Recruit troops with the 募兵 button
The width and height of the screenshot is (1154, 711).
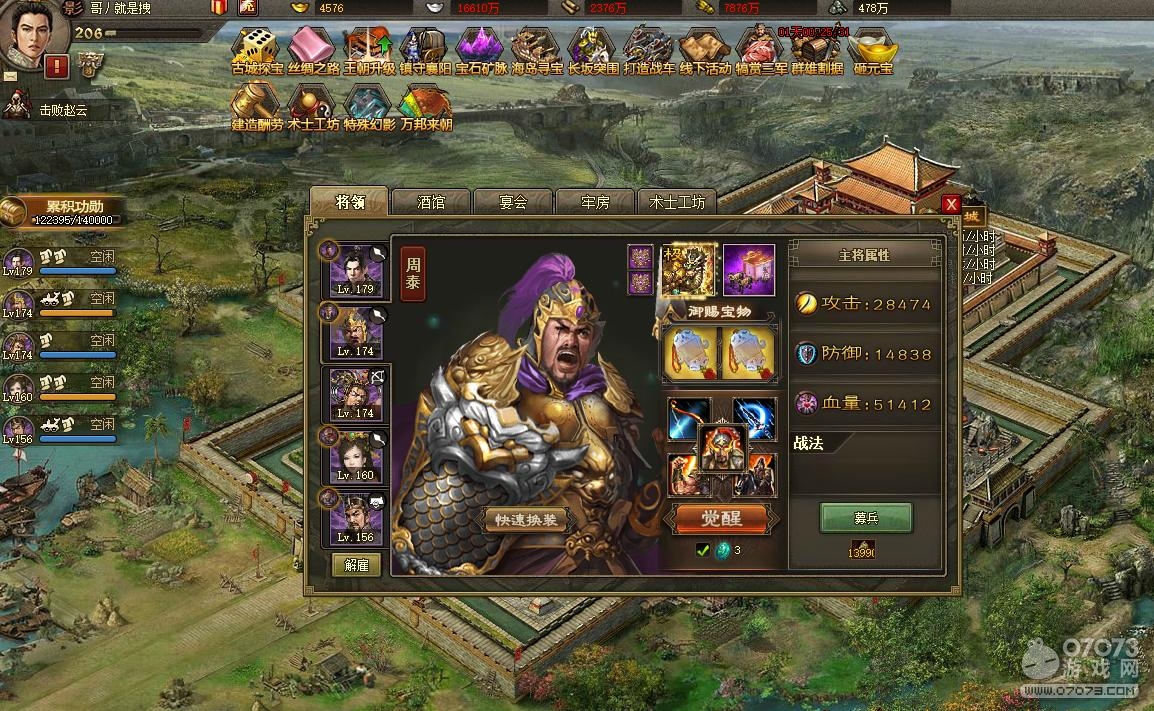[x=866, y=518]
